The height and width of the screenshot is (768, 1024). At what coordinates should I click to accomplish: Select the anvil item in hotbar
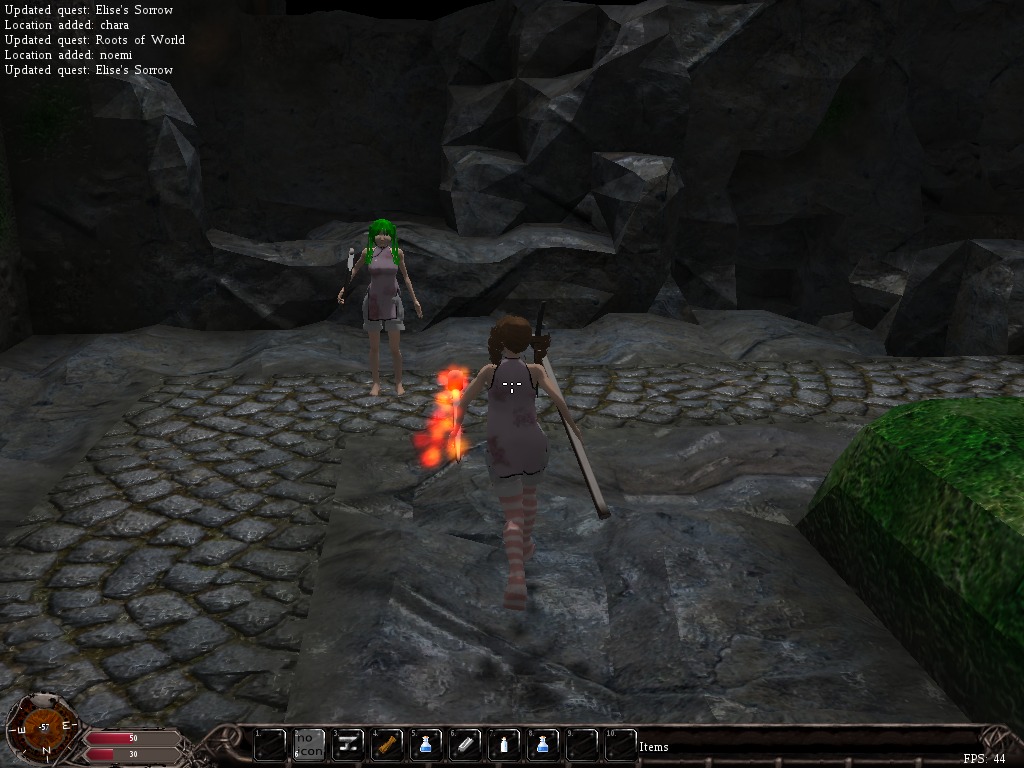pos(349,744)
